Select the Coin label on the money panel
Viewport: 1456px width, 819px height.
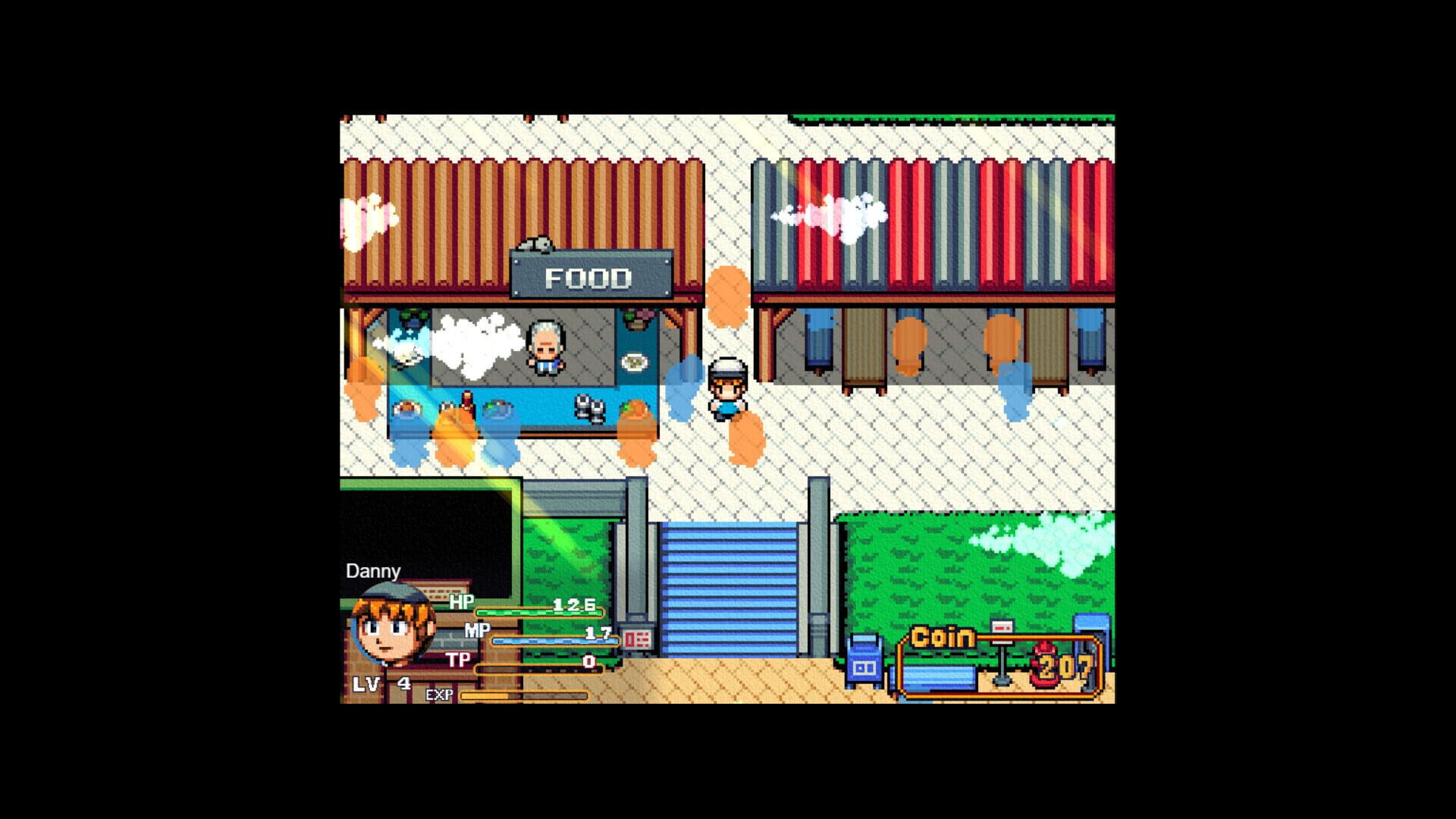[943, 637]
